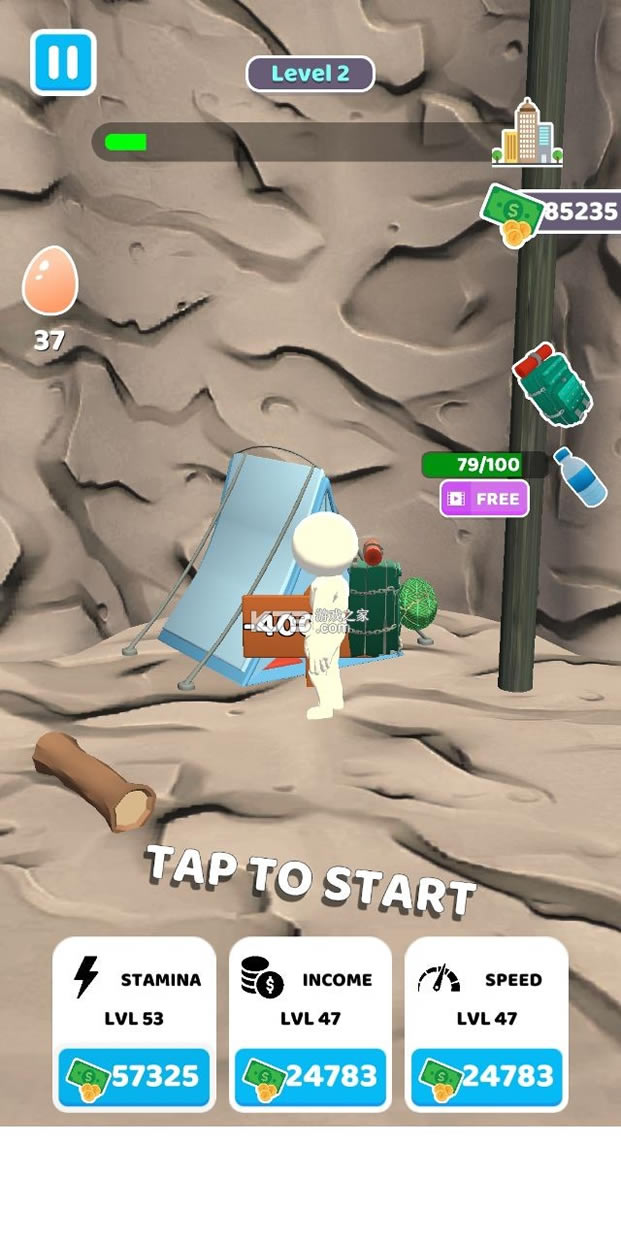Select the egg icon counter
Viewport: 621px width, 1242px height.
[x=49, y=282]
